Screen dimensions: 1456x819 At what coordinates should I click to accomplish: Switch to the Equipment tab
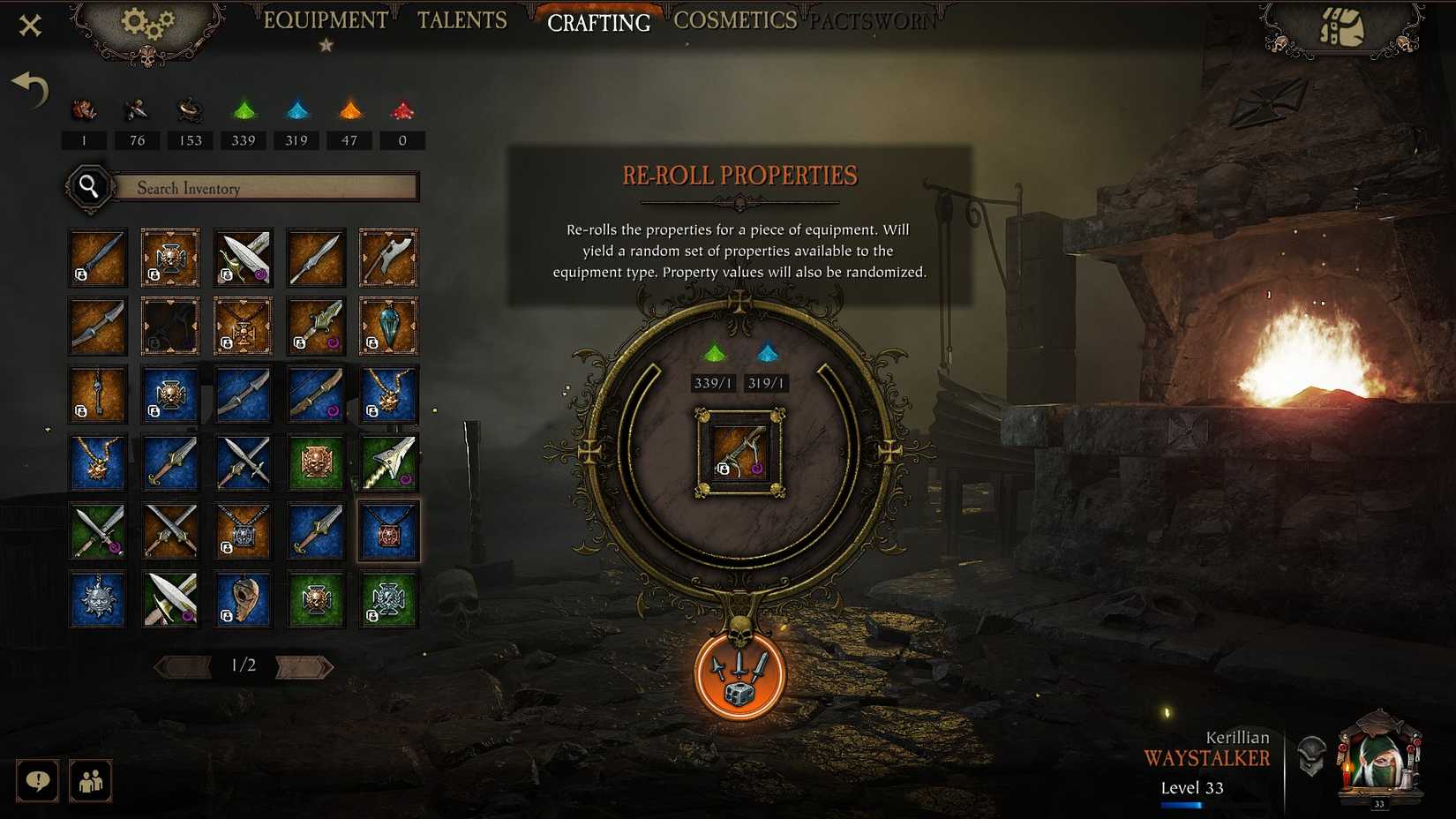326,19
